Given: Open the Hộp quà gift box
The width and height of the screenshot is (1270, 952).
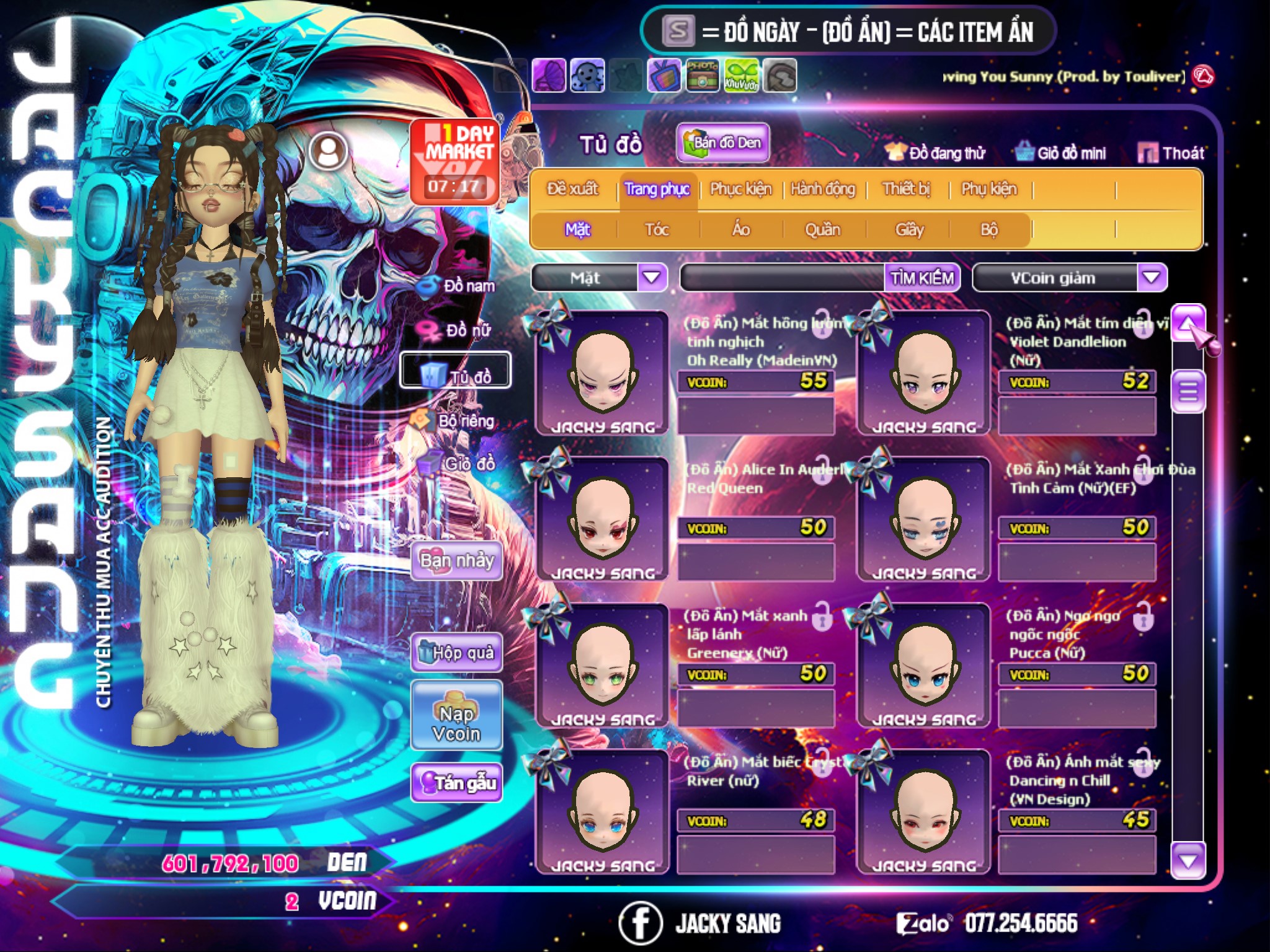Looking at the screenshot, I should tap(456, 653).
